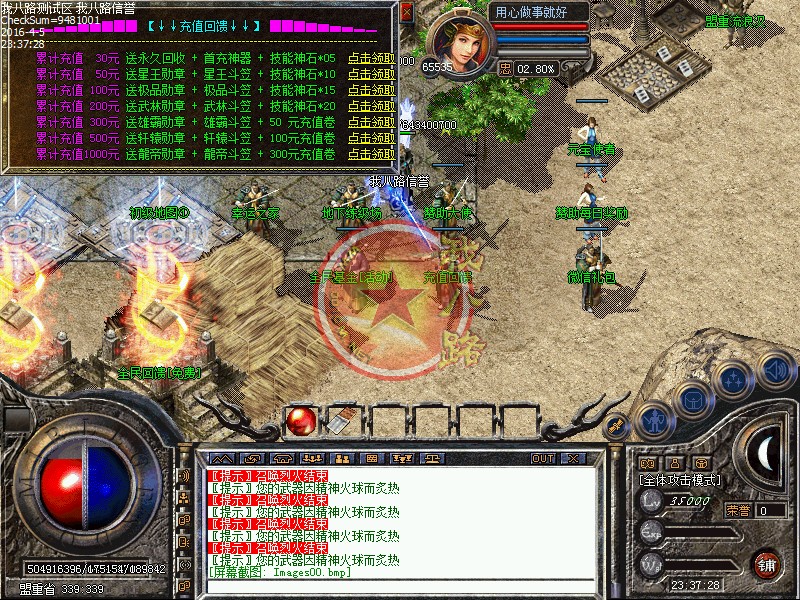Close chat with the X button
The width and height of the screenshot is (800, 600).
[573, 458]
